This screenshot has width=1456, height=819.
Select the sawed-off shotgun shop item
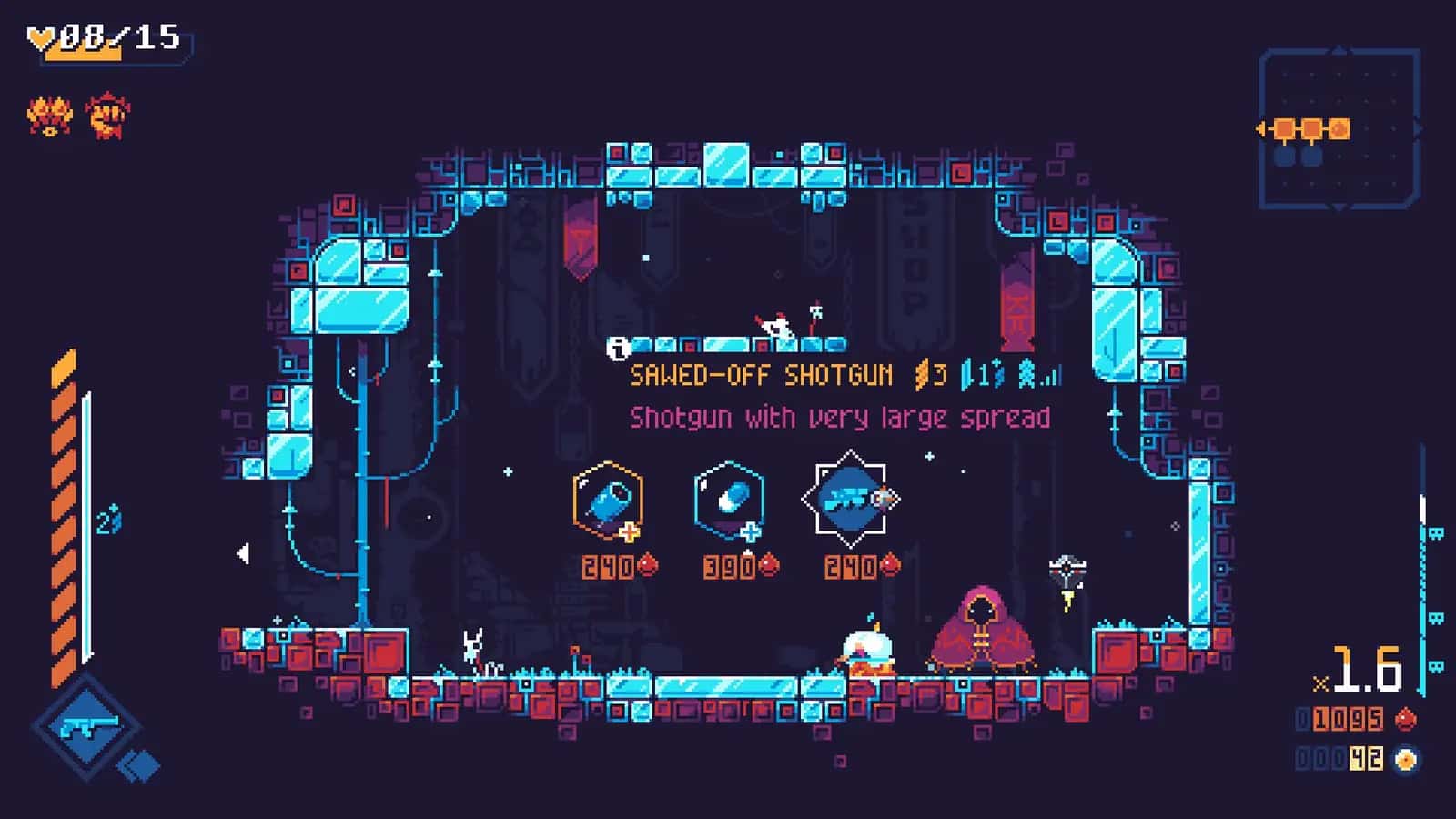point(854,499)
